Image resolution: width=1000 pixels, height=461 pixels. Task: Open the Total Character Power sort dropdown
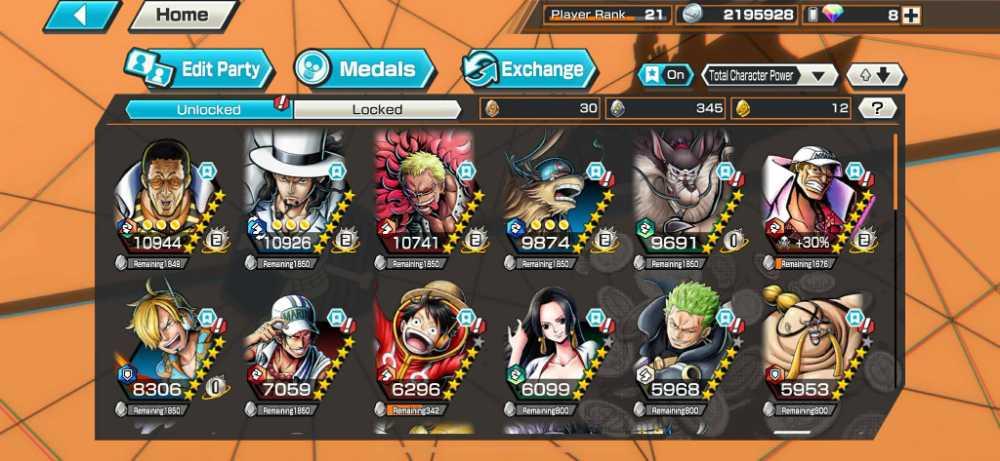[x=770, y=75]
